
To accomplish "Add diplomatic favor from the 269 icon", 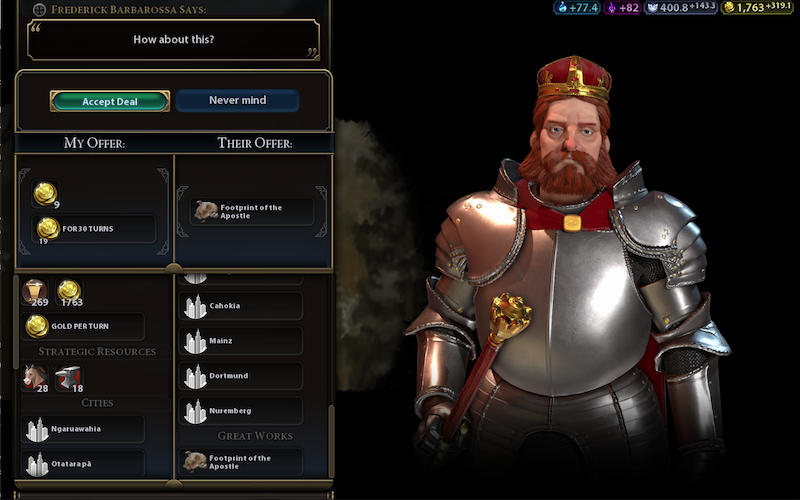I will (x=35, y=292).
